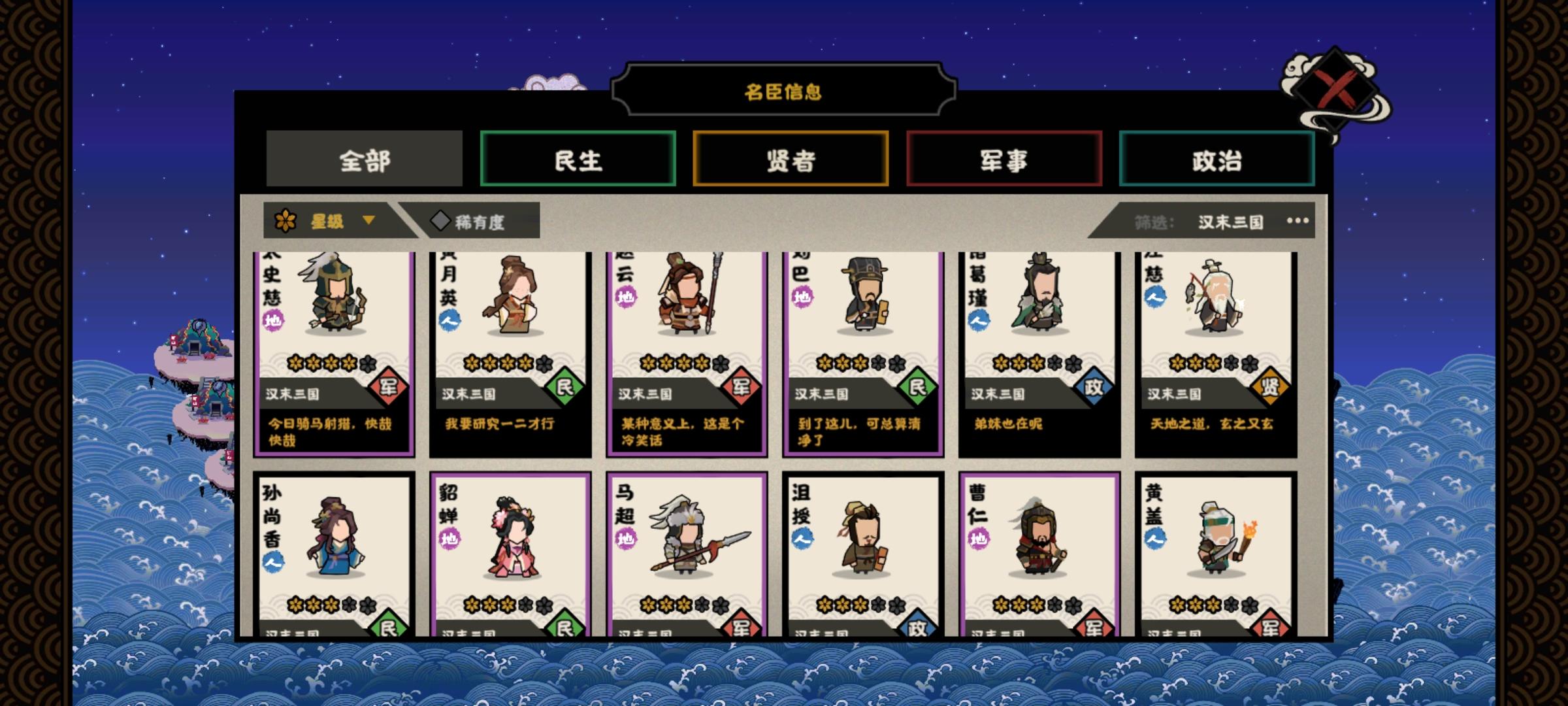
Task: Open the 筛选 汉末三国 era selector
Action: click(1227, 222)
